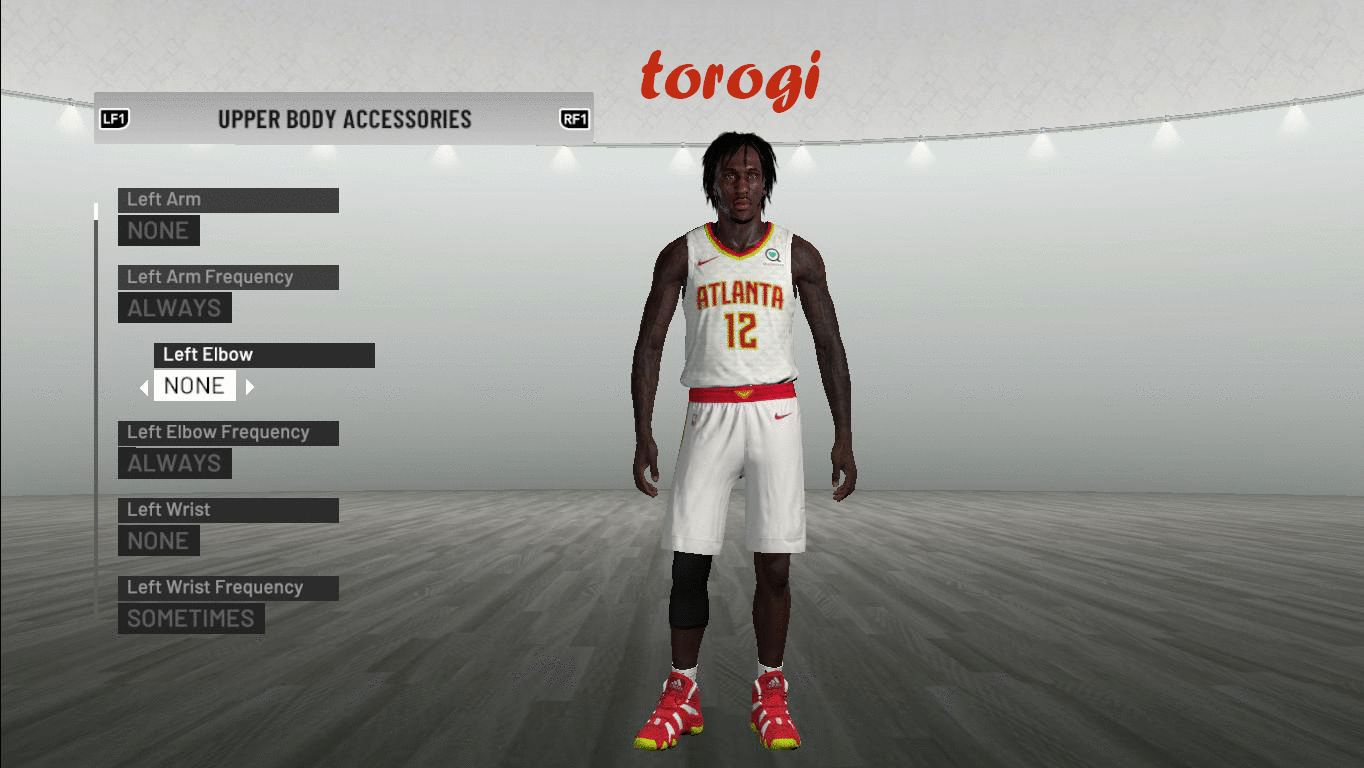Cycle Left Elbow to the next option
The image size is (1364, 768).
[x=250, y=387]
